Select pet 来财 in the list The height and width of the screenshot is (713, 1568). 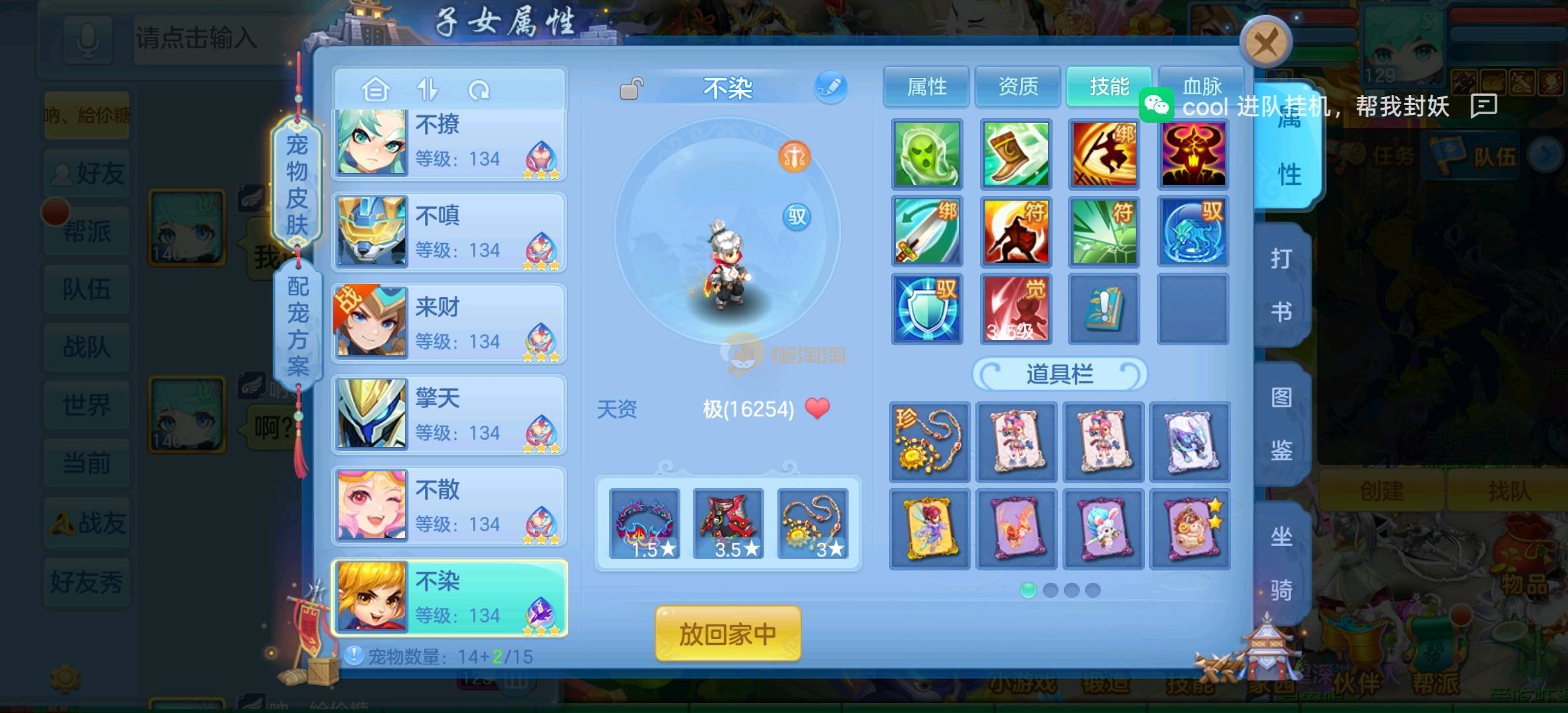[x=449, y=323]
